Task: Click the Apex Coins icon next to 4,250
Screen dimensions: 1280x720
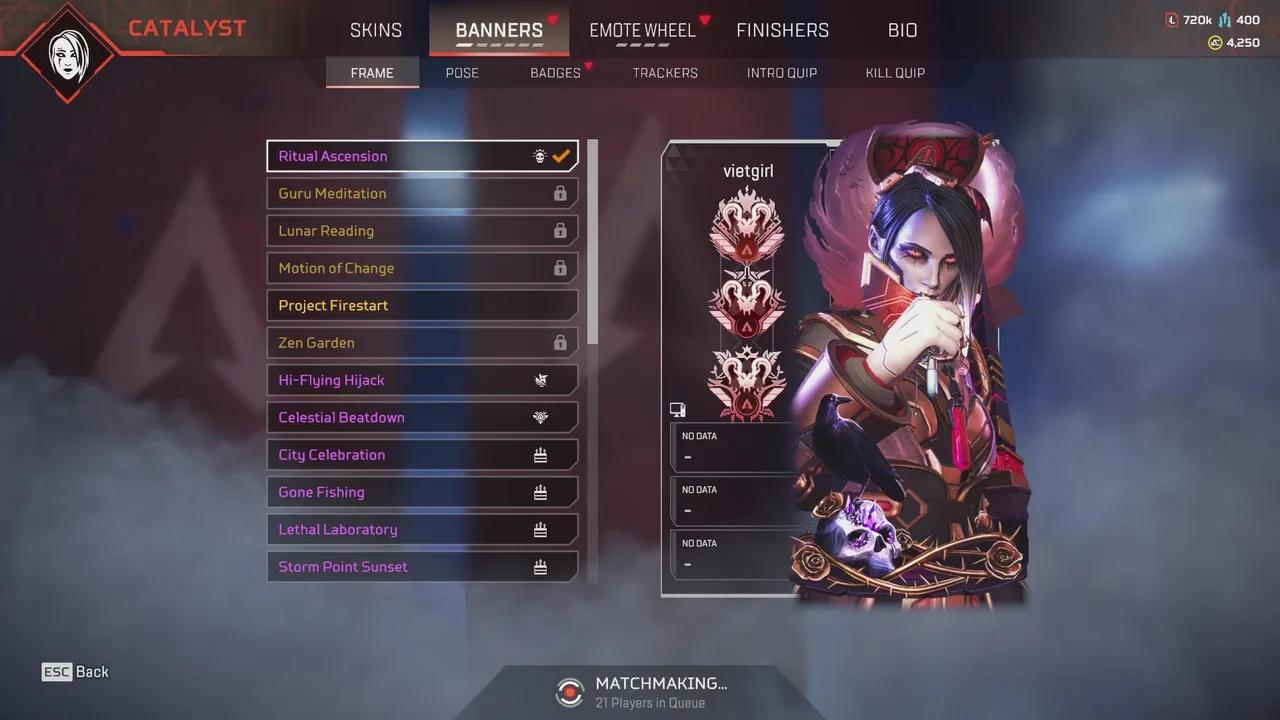Action: tap(1216, 43)
